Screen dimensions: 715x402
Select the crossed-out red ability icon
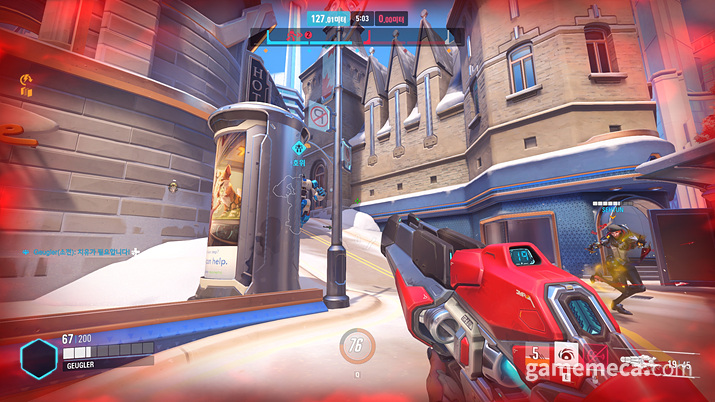(x=597, y=354)
